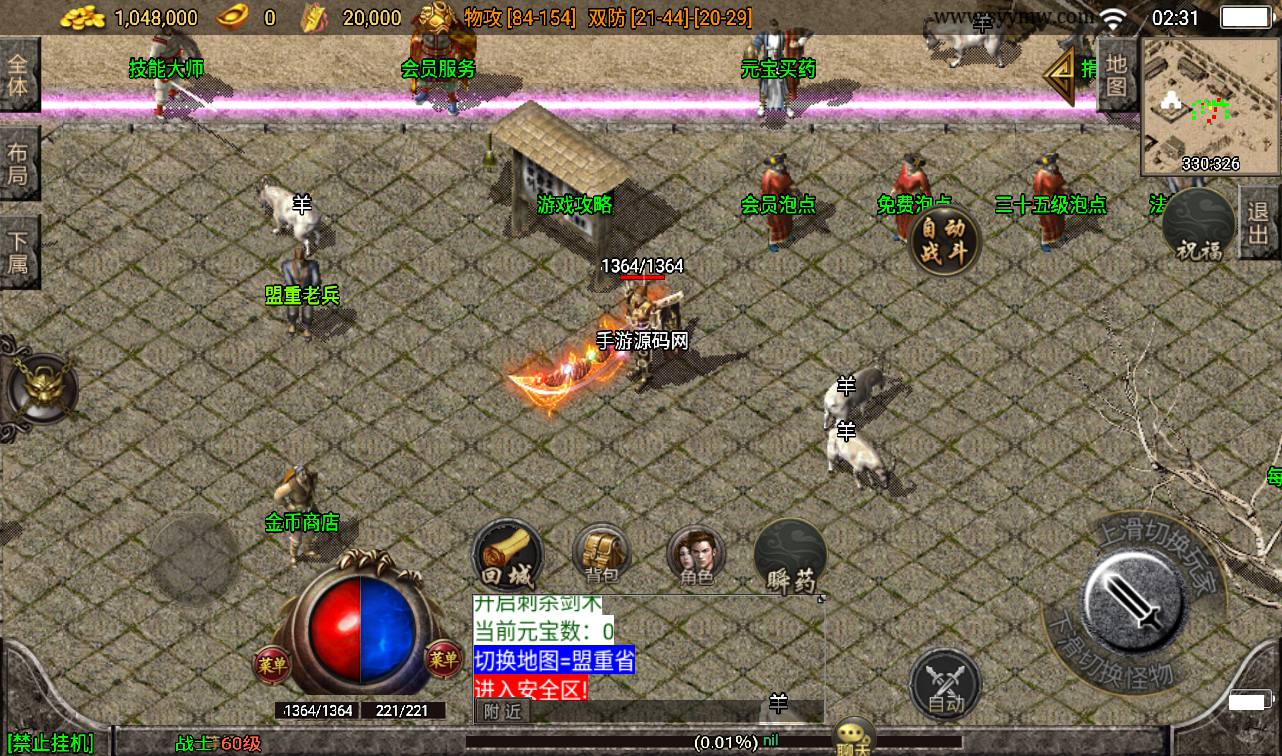The height and width of the screenshot is (756, 1282).
Task: Show the 角色 character sheet
Action: [697, 555]
